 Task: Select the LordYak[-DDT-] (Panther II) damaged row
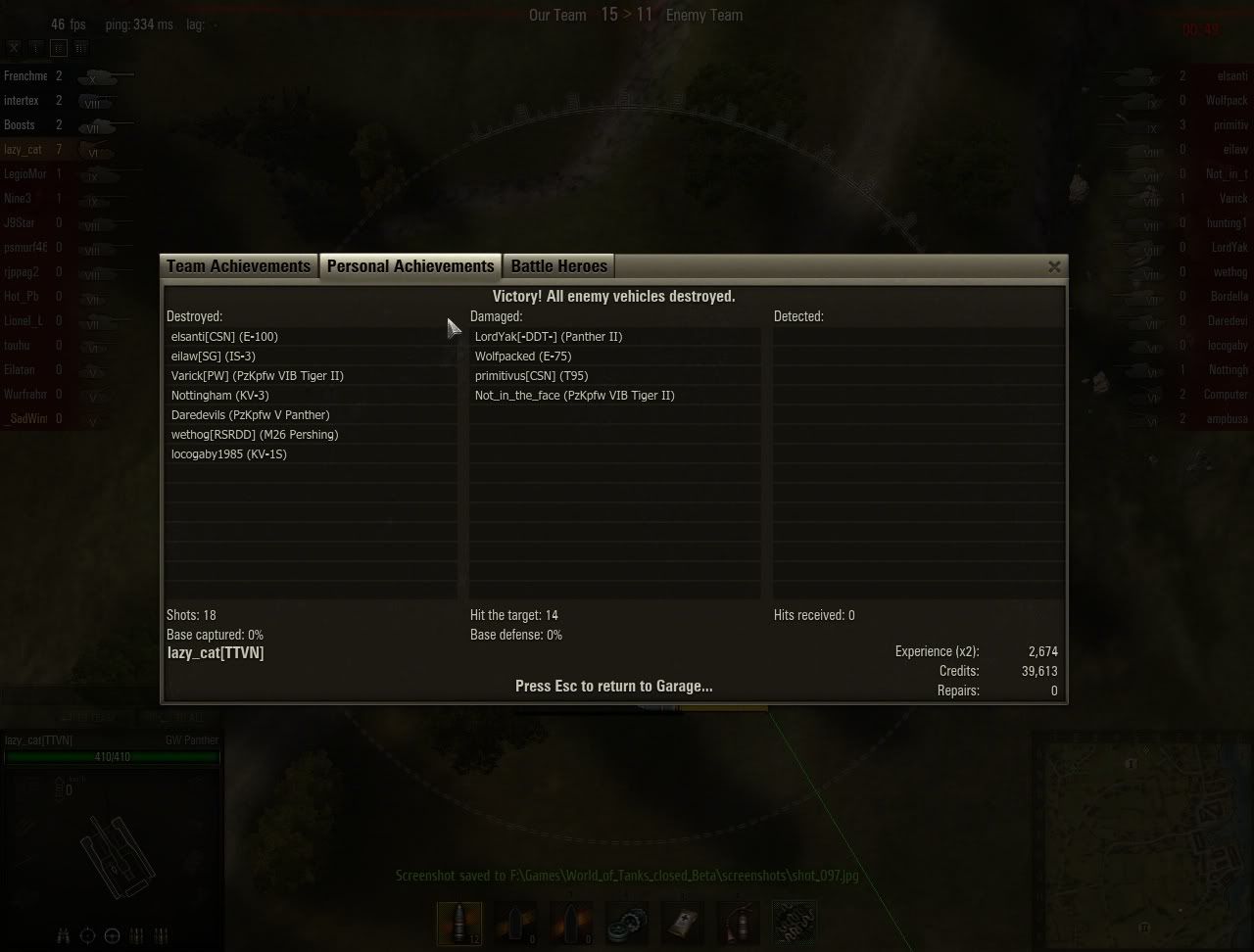click(548, 337)
